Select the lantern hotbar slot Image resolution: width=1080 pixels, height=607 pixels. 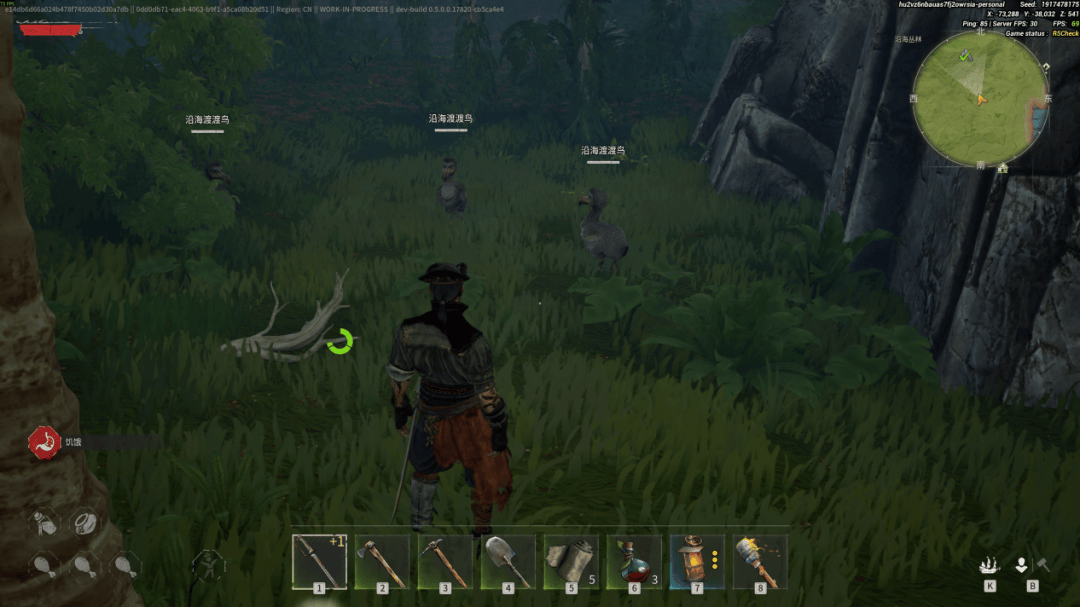[x=697, y=561]
